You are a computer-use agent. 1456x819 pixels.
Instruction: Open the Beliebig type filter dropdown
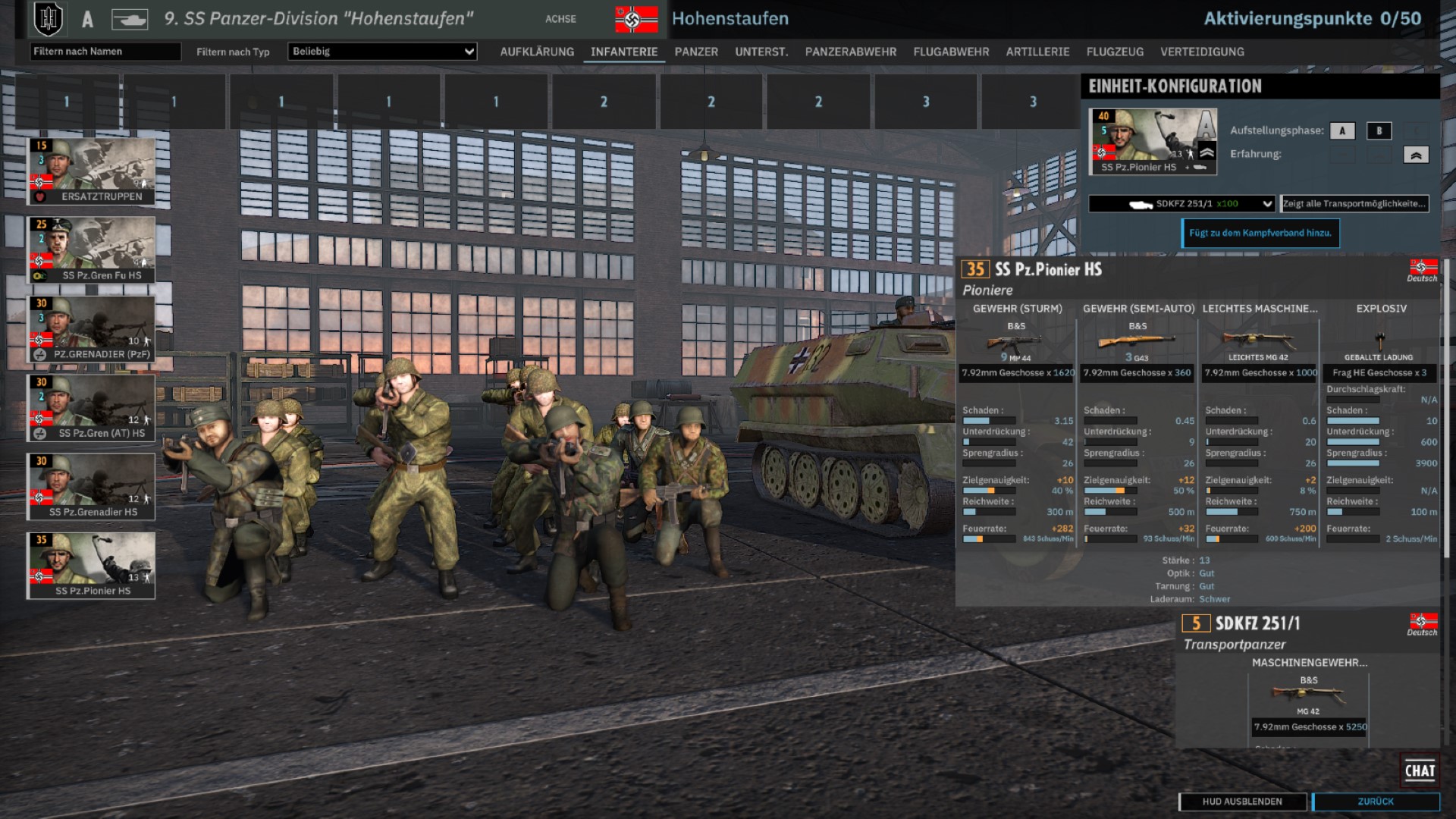pos(383,51)
